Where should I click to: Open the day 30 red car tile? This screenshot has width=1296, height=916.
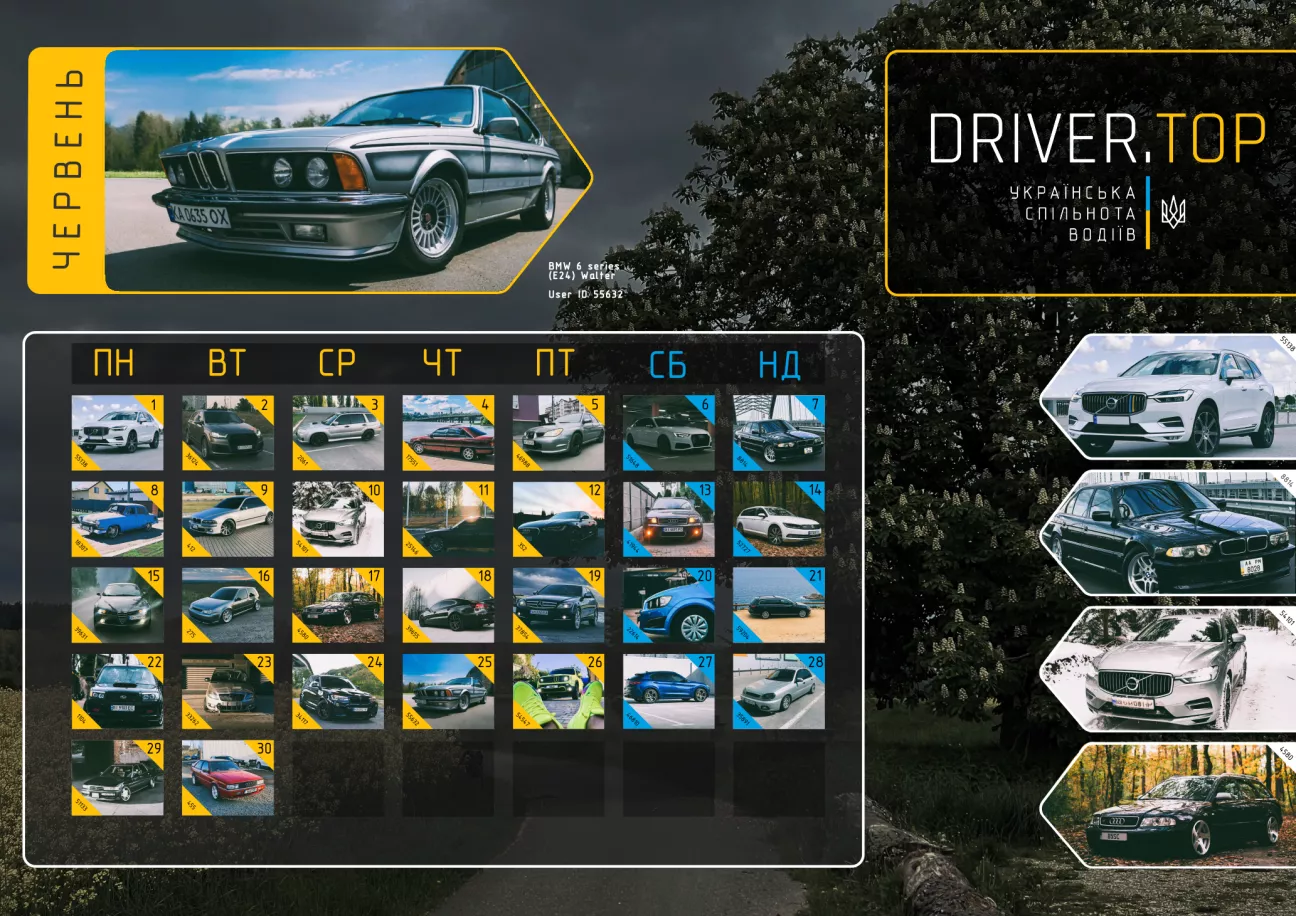(227, 778)
